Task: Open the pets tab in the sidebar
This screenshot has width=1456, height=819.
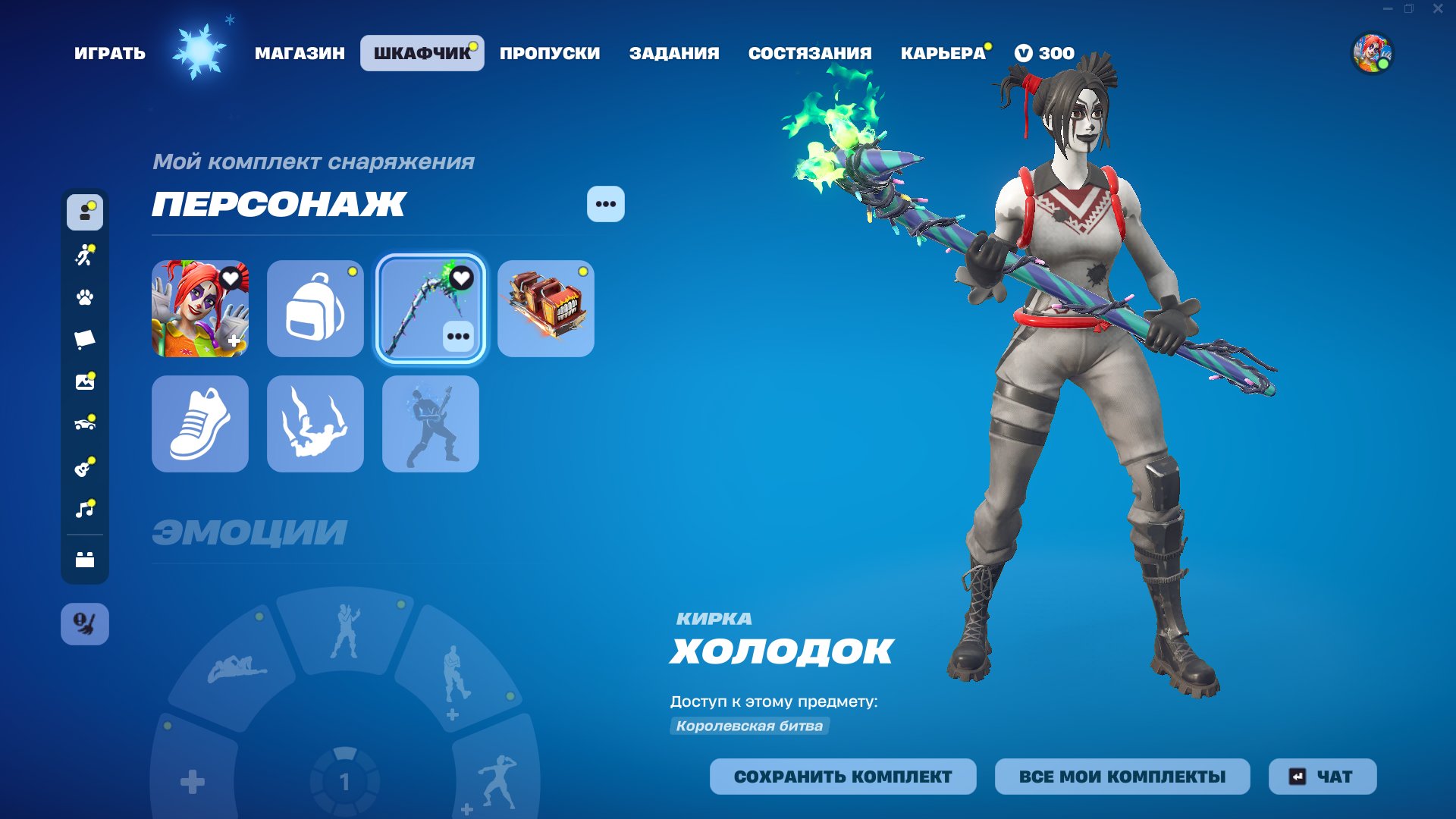Action: (x=85, y=297)
